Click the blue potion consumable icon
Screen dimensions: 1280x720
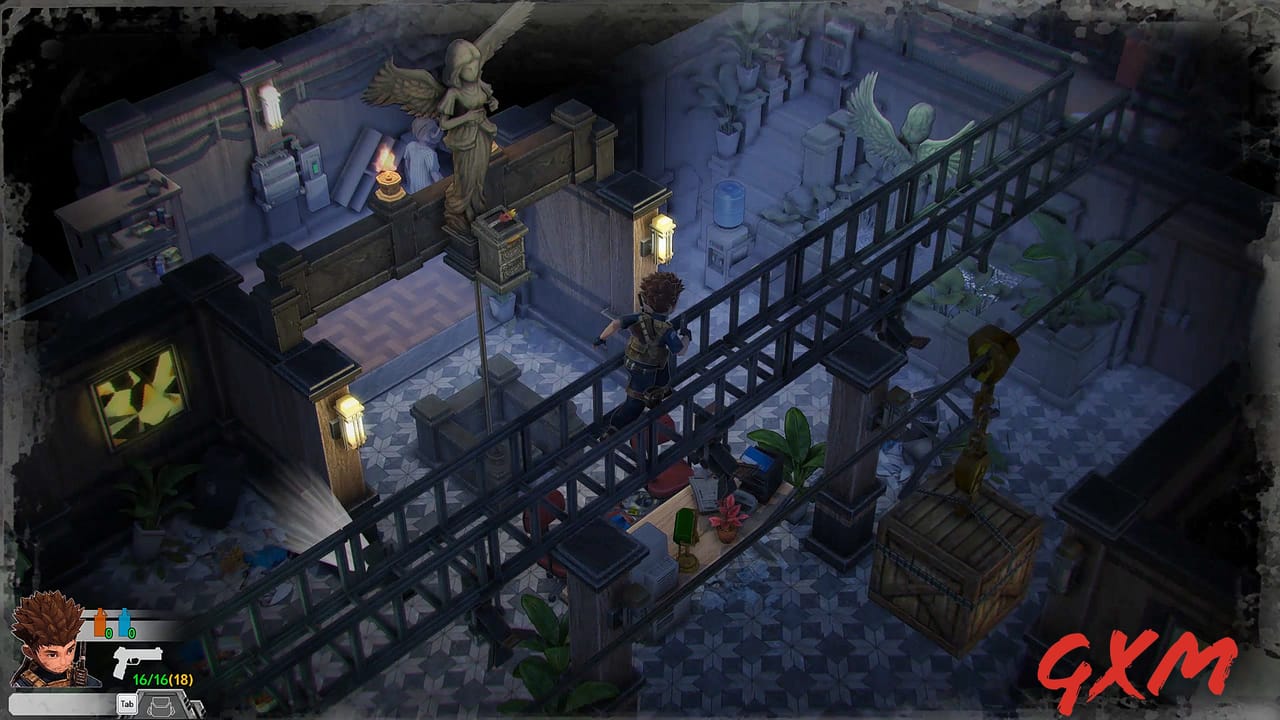pos(125,621)
